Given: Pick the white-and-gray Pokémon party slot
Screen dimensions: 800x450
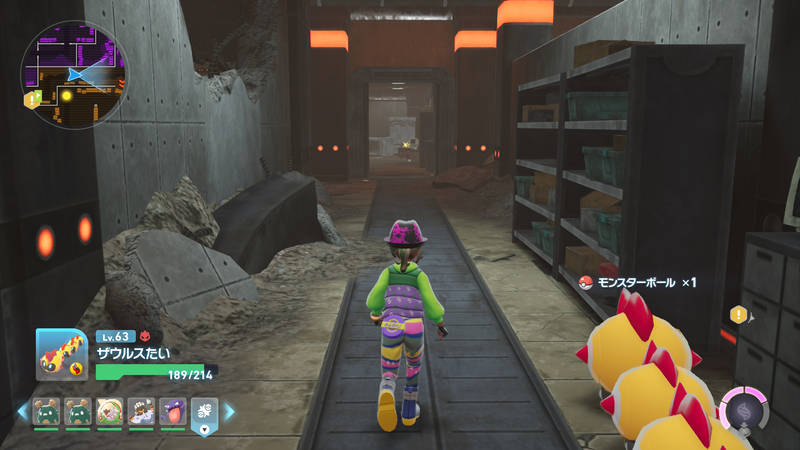Looking at the screenshot, I should 141,411.
